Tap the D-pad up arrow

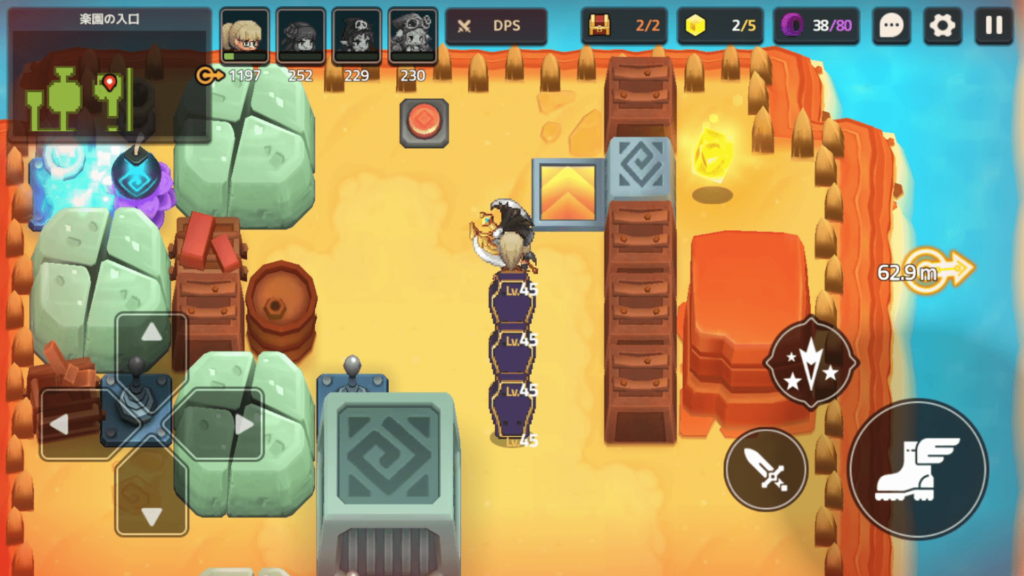click(x=151, y=334)
